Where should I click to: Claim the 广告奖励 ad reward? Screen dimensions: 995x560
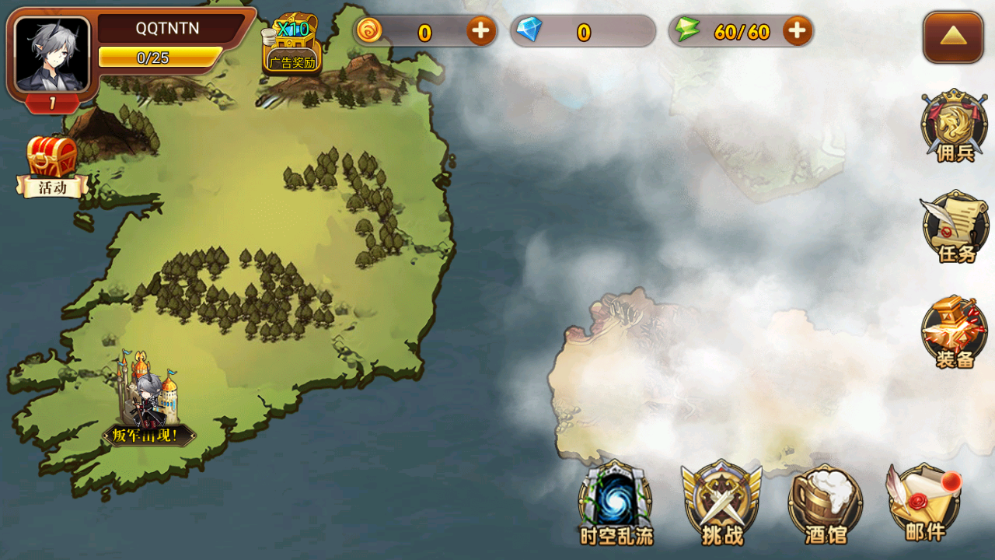[x=291, y=45]
